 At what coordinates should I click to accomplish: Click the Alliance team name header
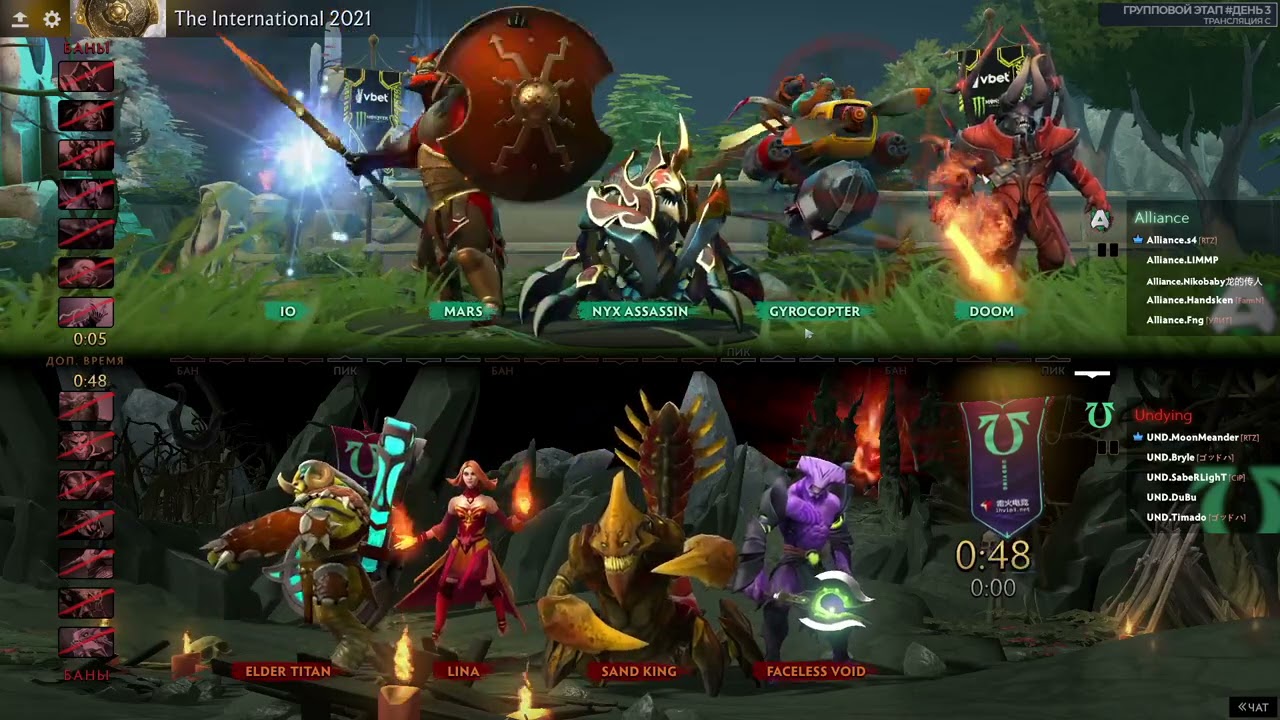[1161, 218]
